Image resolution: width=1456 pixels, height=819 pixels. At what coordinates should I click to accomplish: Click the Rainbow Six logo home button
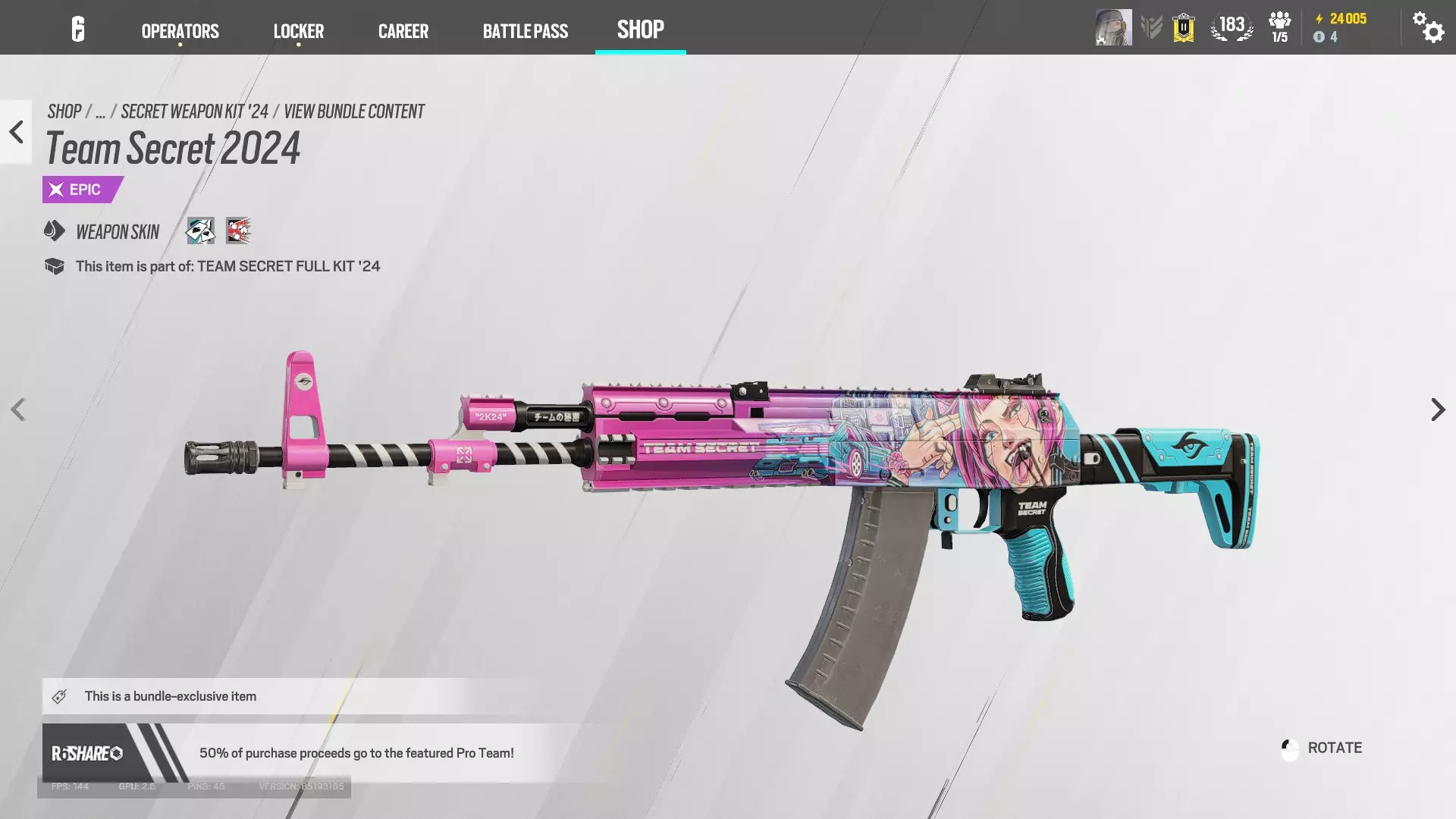coord(77,29)
